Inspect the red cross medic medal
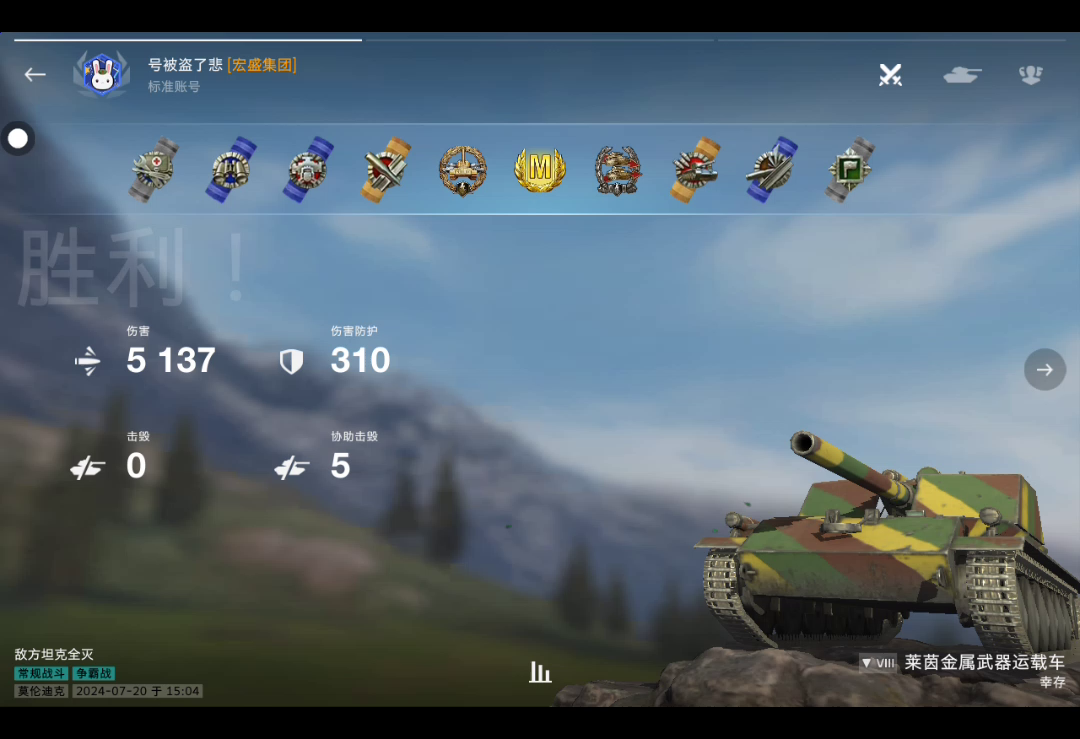Image resolution: width=1080 pixels, height=739 pixels. (154, 170)
